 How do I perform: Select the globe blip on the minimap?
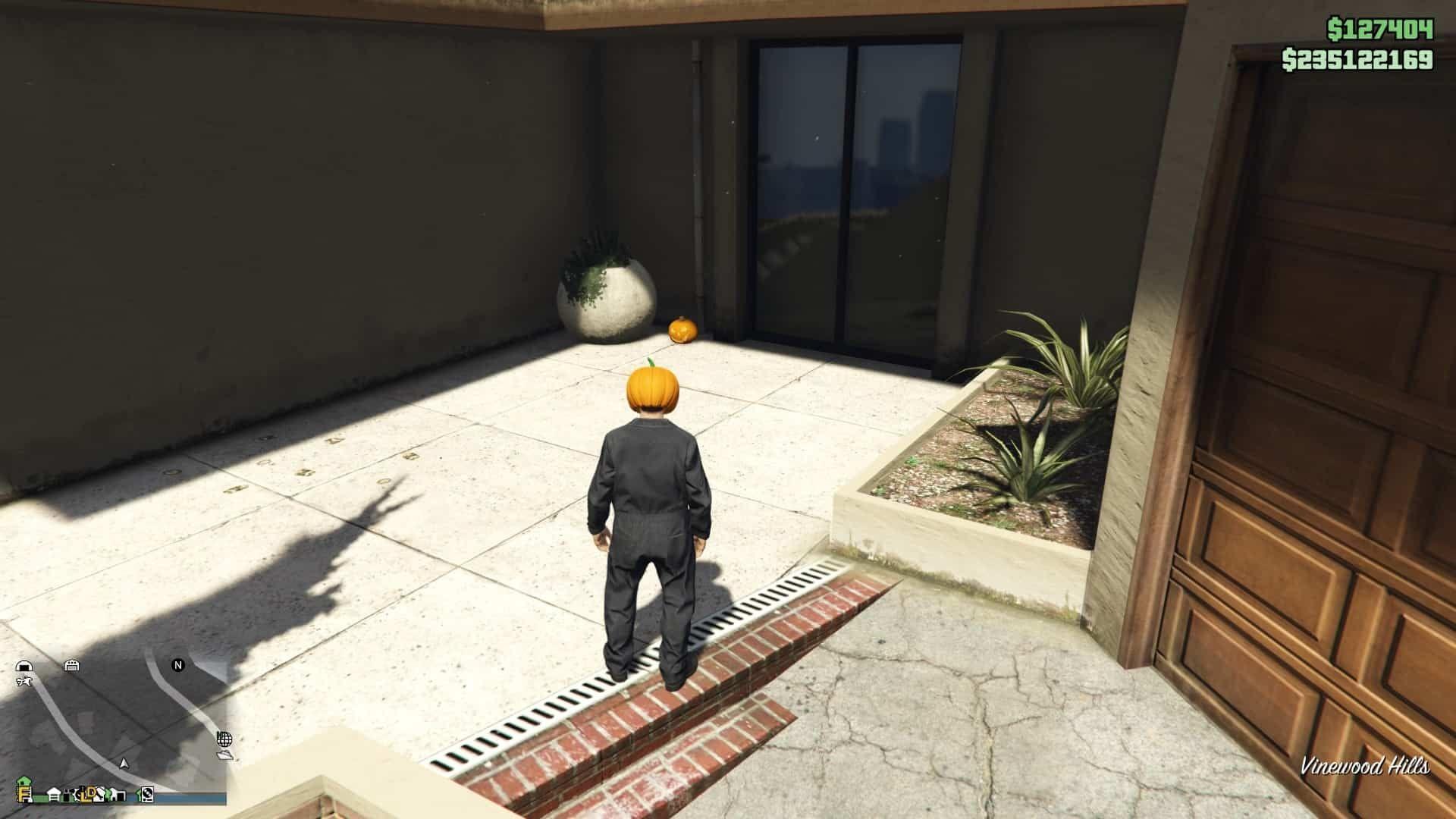(224, 741)
